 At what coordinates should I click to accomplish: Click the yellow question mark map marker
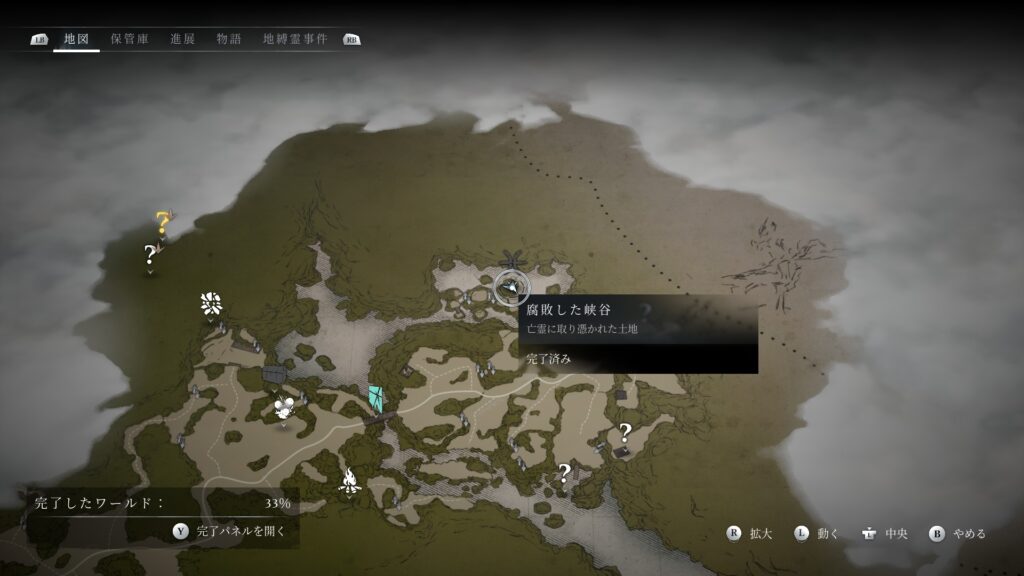click(161, 222)
